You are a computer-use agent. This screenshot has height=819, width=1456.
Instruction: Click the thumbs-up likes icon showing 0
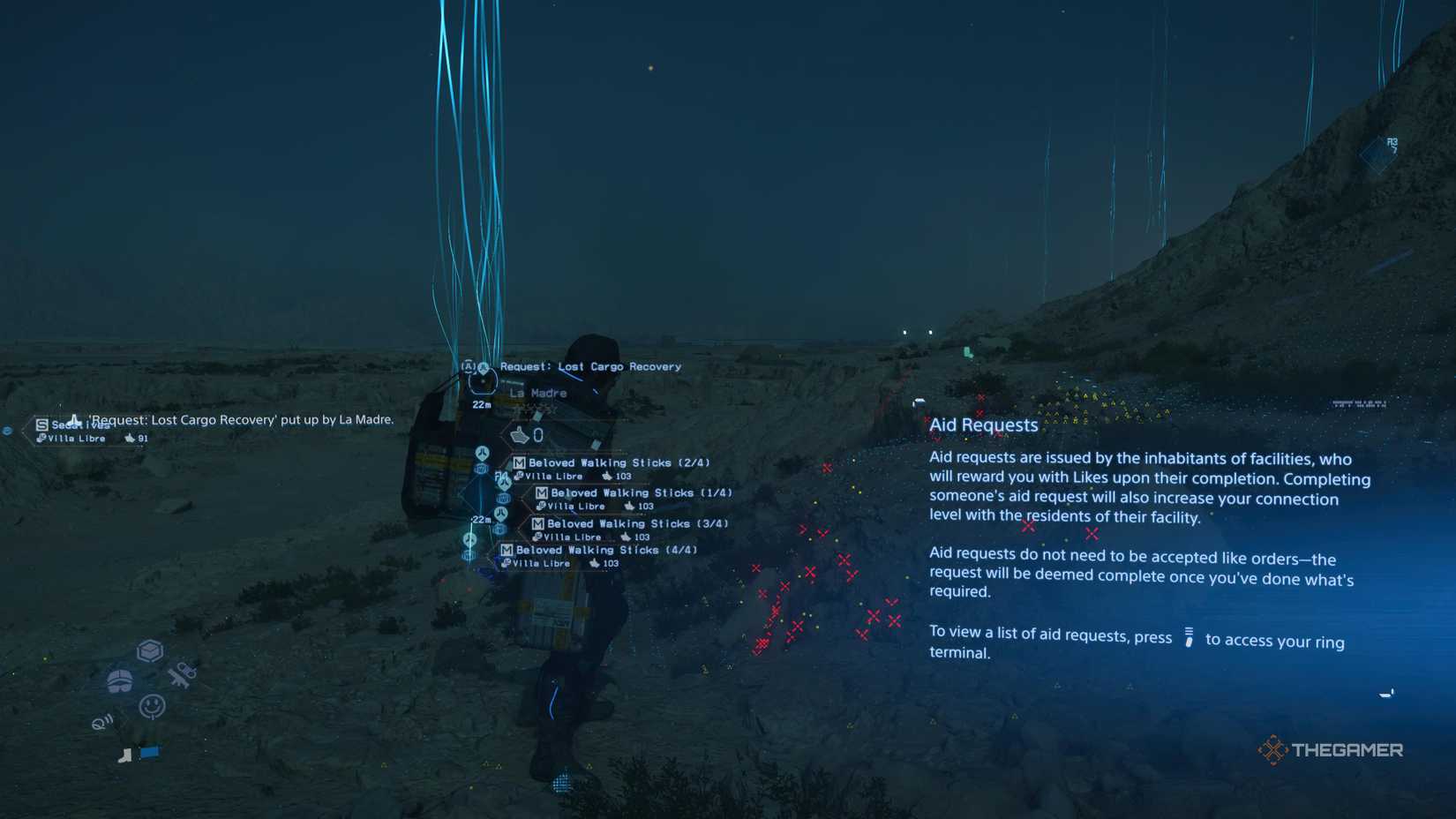pyautogui.click(x=521, y=433)
